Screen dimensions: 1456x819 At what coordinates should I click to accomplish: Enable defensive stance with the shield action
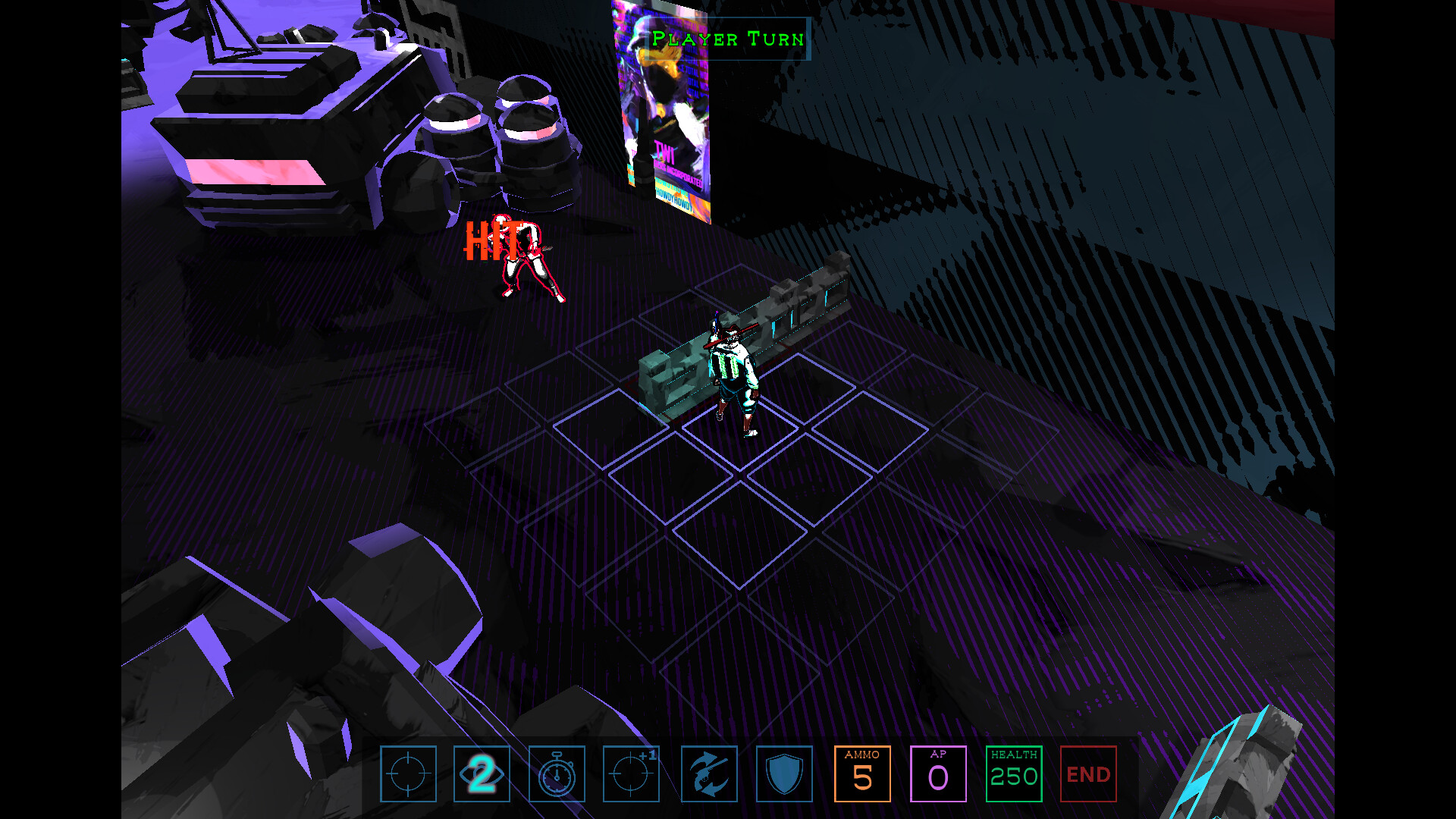pyautogui.click(x=785, y=774)
